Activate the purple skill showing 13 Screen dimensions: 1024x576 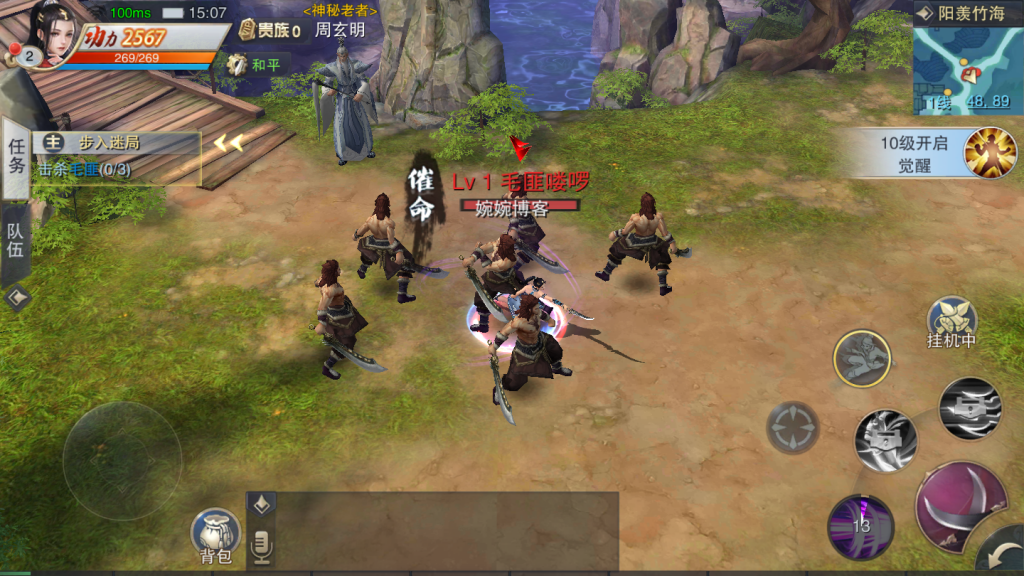coord(860,526)
